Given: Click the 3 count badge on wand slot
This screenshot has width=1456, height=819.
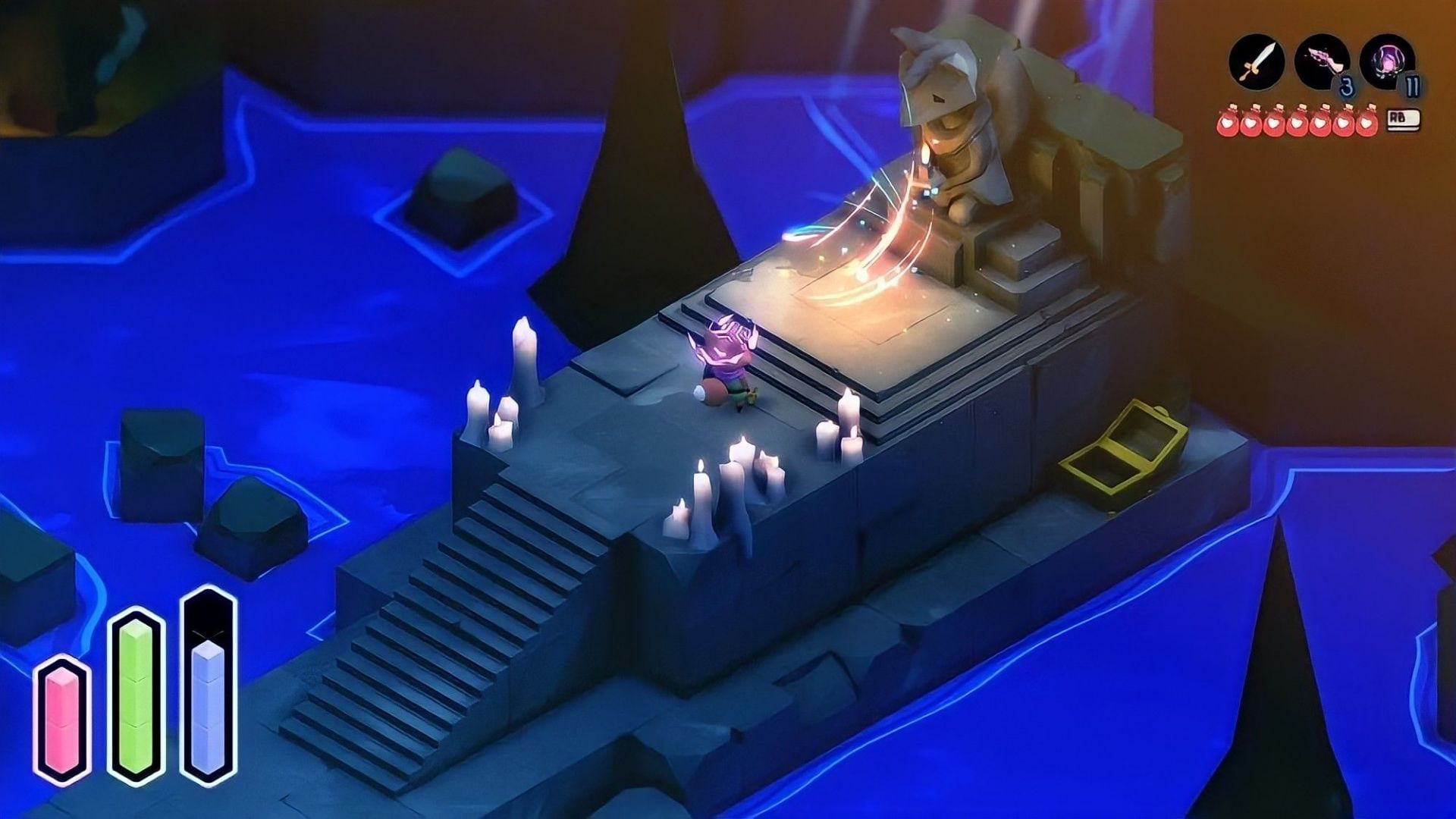Looking at the screenshot, I should (x=1348, y=86).
